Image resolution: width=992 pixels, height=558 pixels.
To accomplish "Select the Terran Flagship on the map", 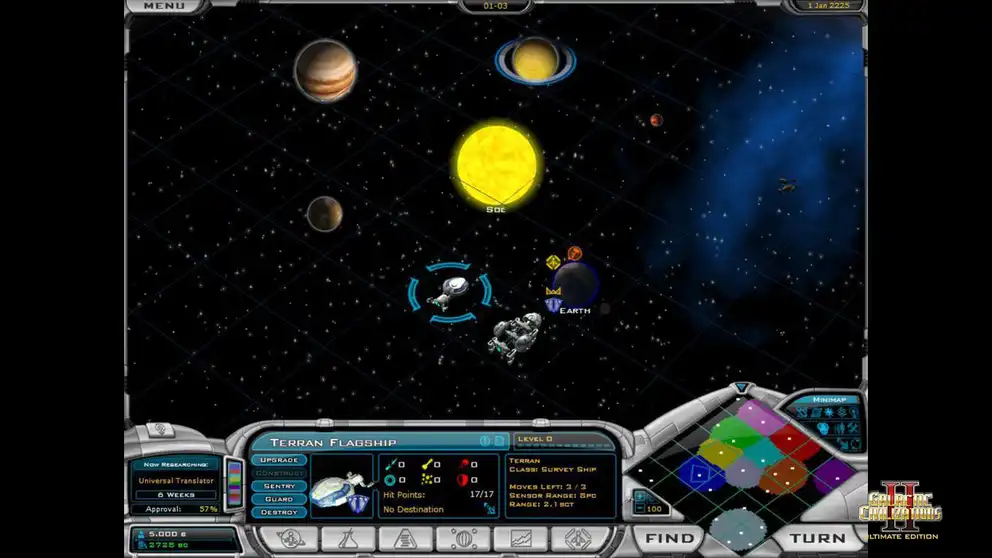I will click(x=450, y=291).
